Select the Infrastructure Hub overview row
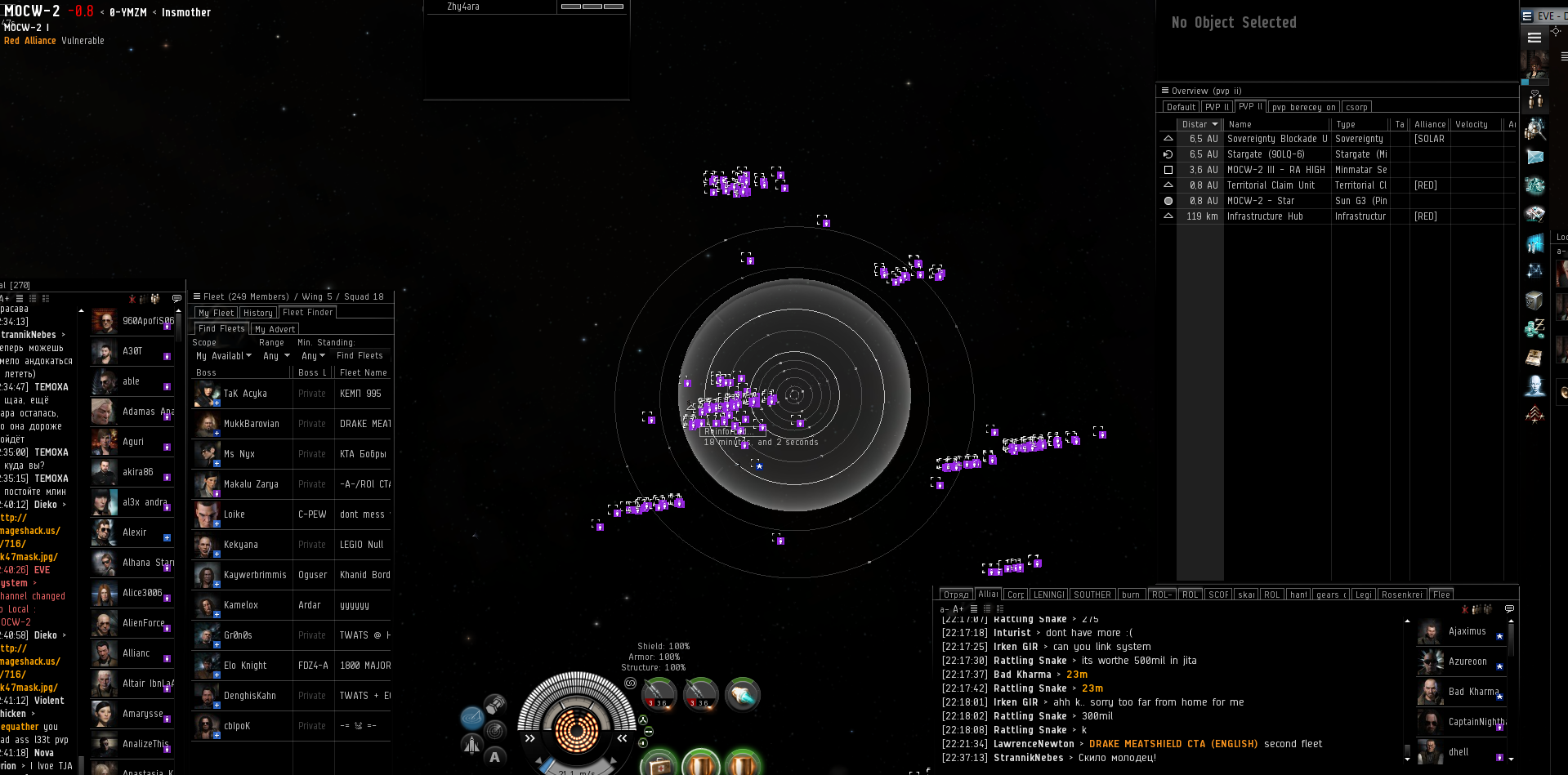The height and width of the screenshot is (775, 1568). [x=1265, y=216]
